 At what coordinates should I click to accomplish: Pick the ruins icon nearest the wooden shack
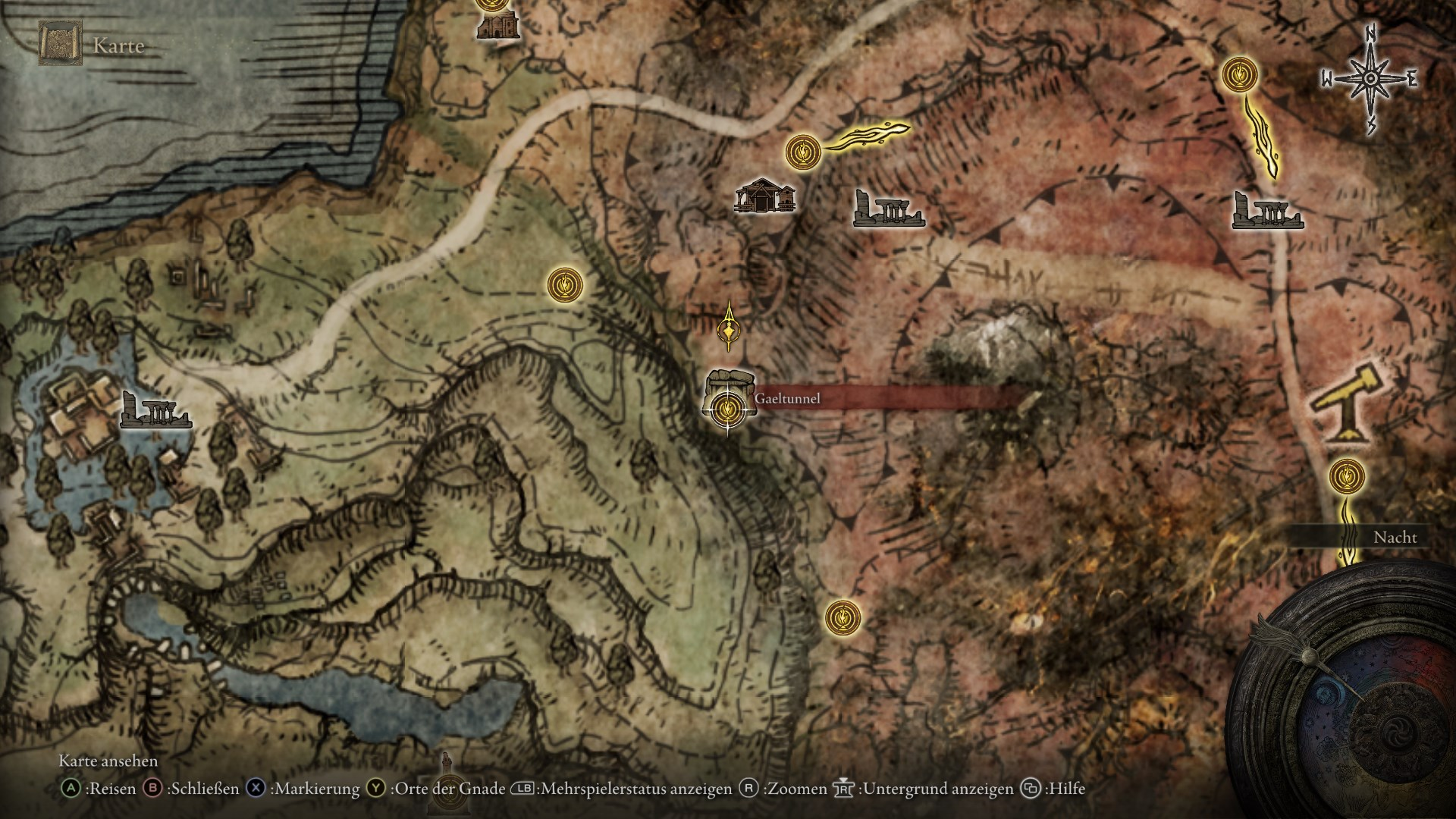click(x=887, y=209)
